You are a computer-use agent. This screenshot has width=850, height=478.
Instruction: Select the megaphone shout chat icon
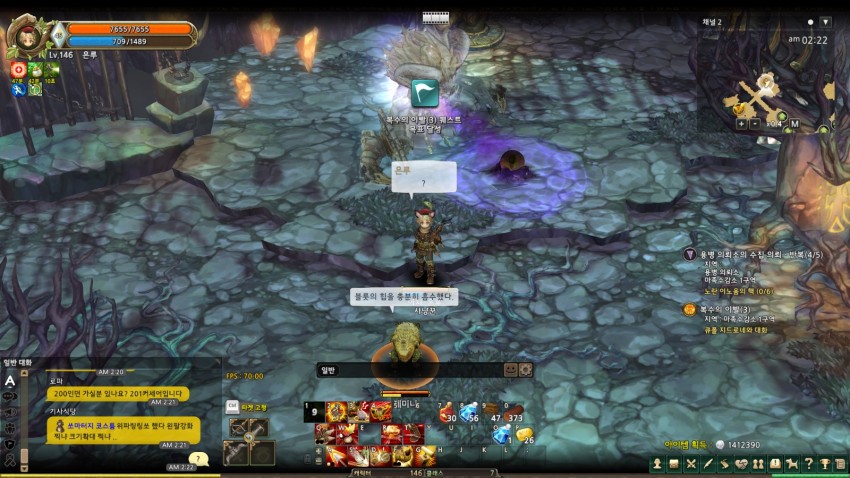[x=10, y=411]
